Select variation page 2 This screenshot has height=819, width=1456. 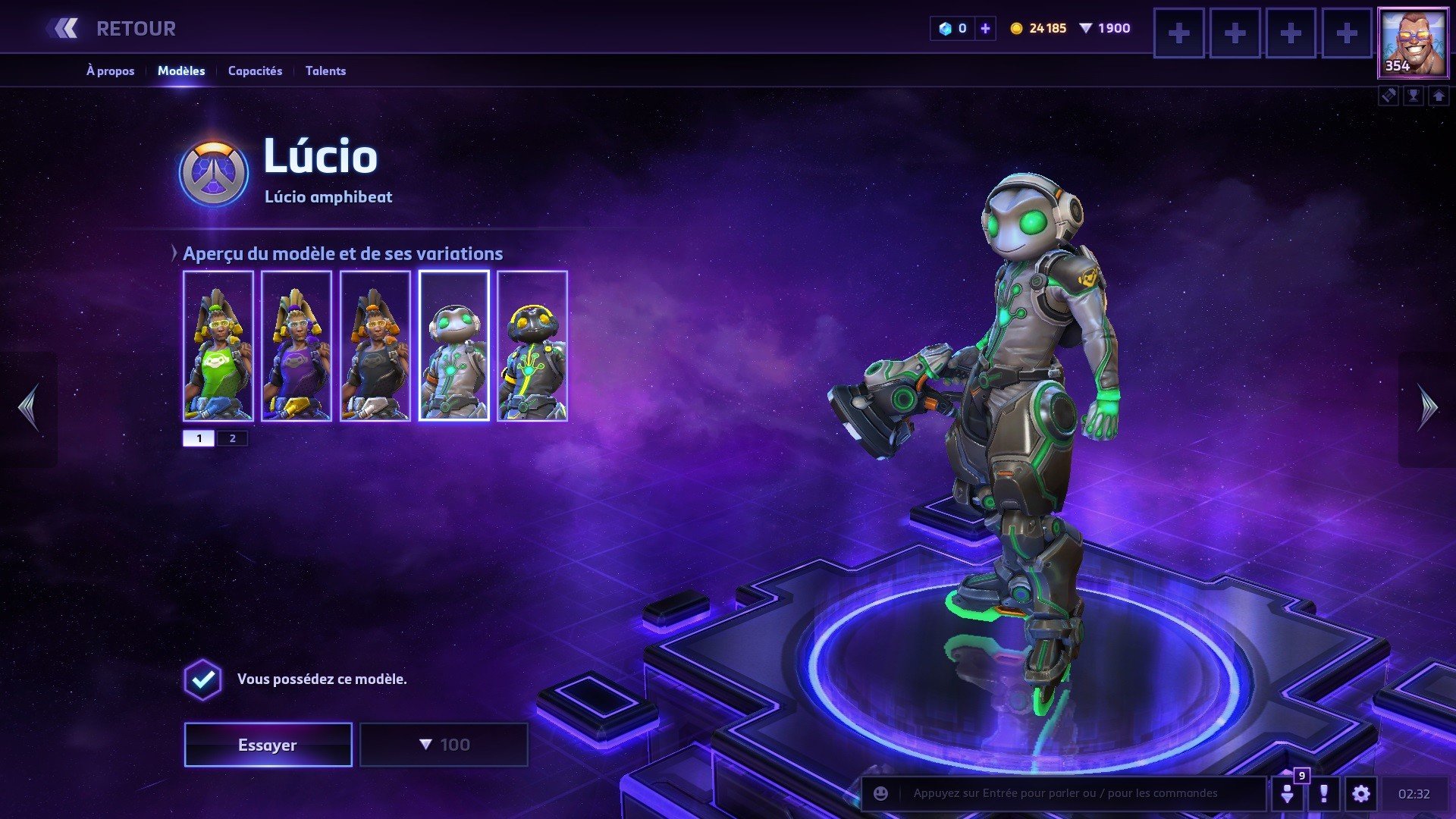point(232,438)
